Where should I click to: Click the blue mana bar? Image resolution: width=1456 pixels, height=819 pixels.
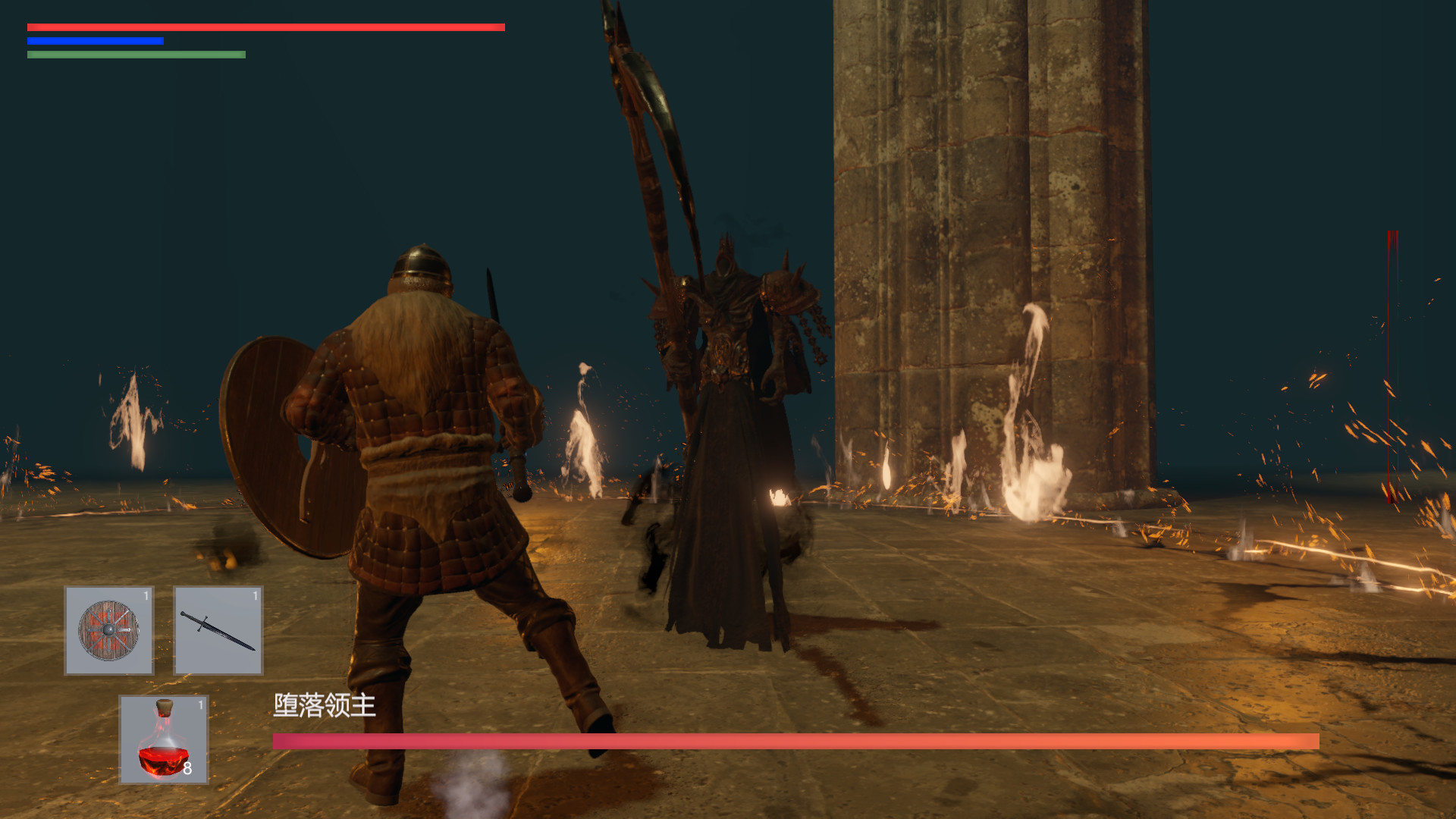95,41
